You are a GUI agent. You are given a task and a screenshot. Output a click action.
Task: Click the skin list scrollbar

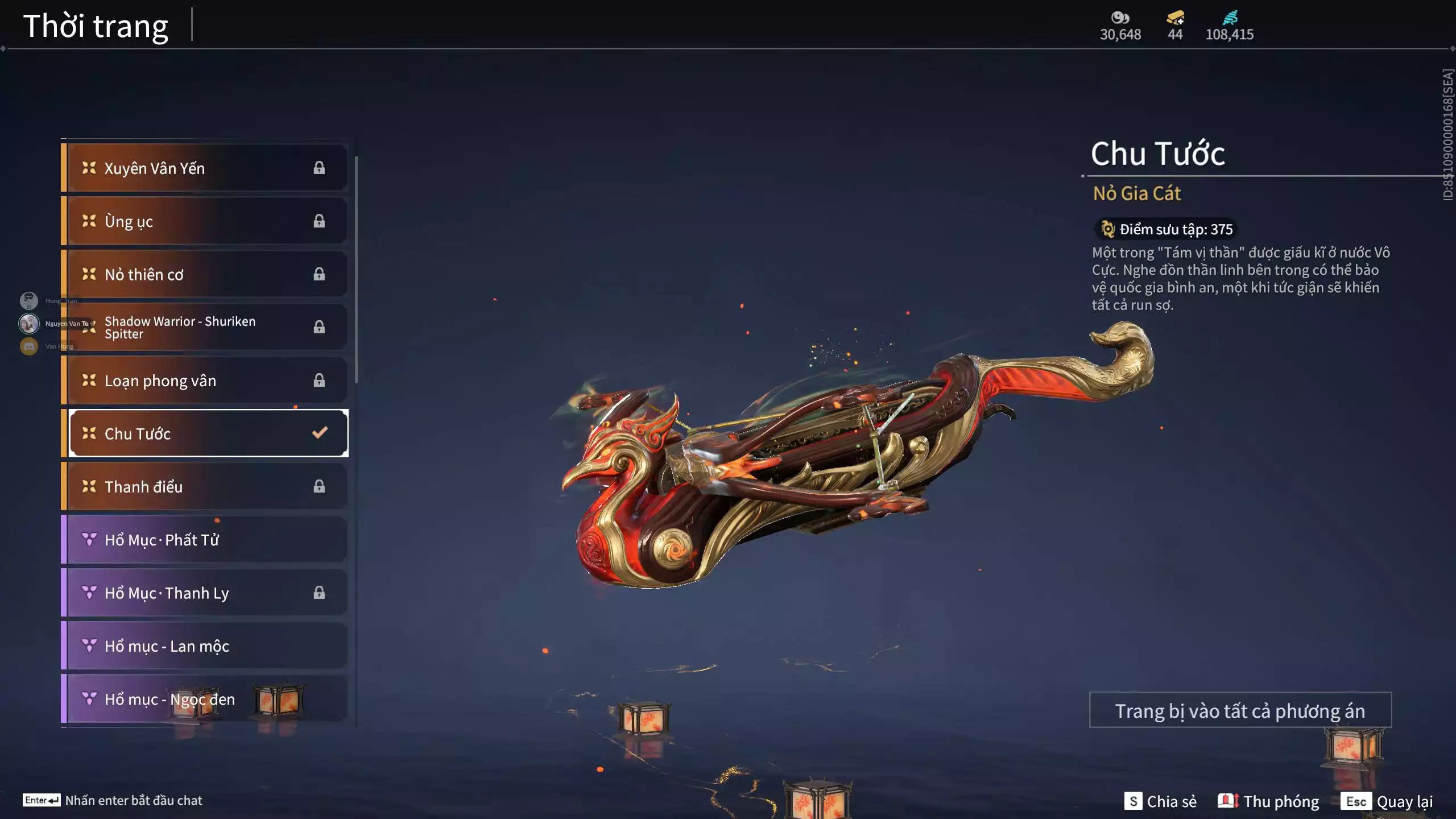tap(356, 270)
